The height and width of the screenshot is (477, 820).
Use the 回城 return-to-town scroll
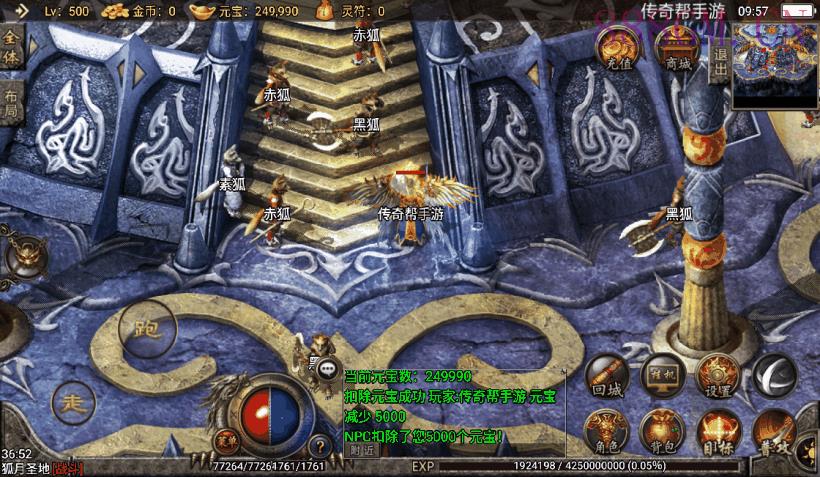pyautogui.click(x=607, y=376)
